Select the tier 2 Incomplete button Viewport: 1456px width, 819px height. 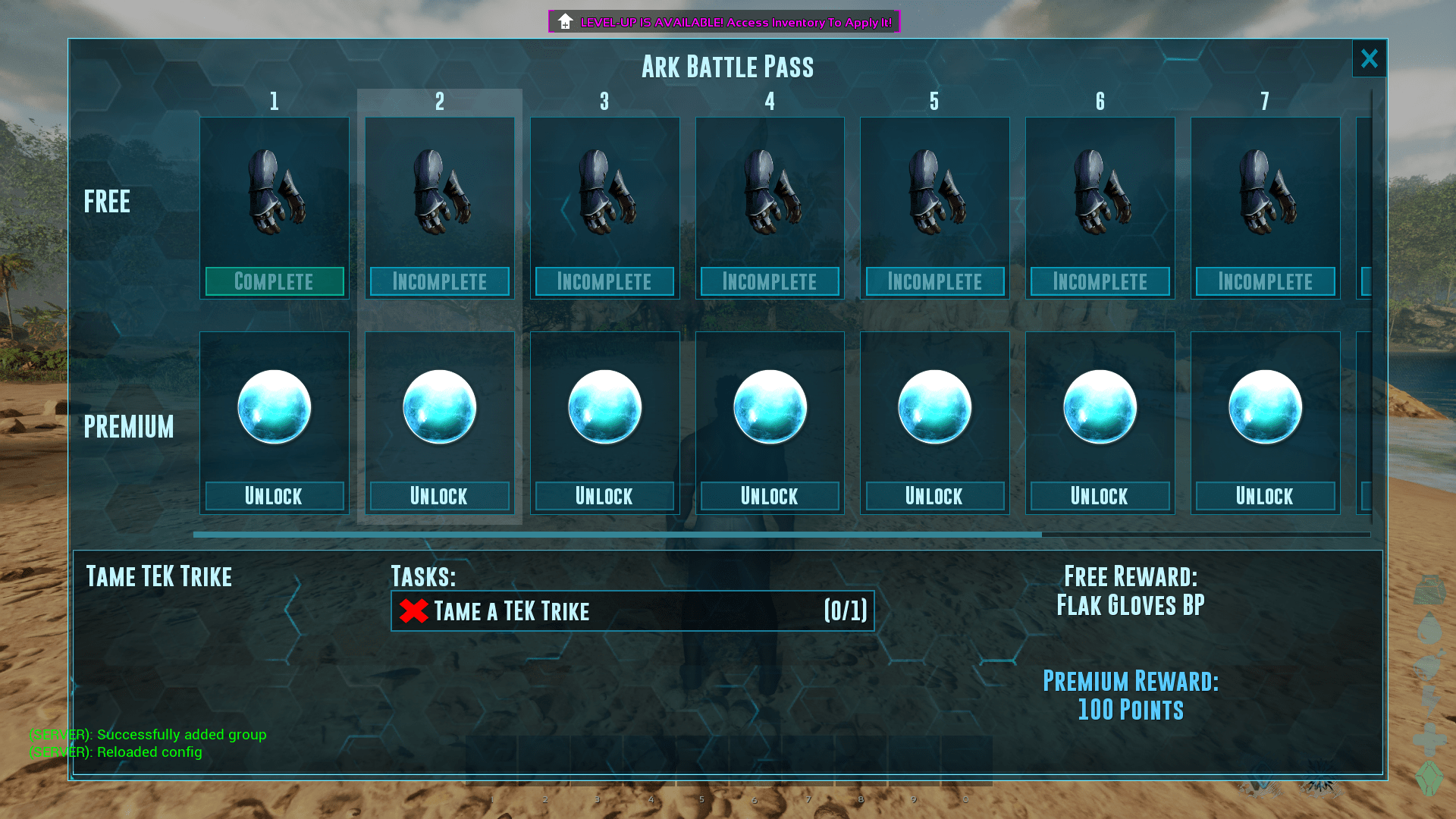439,281
